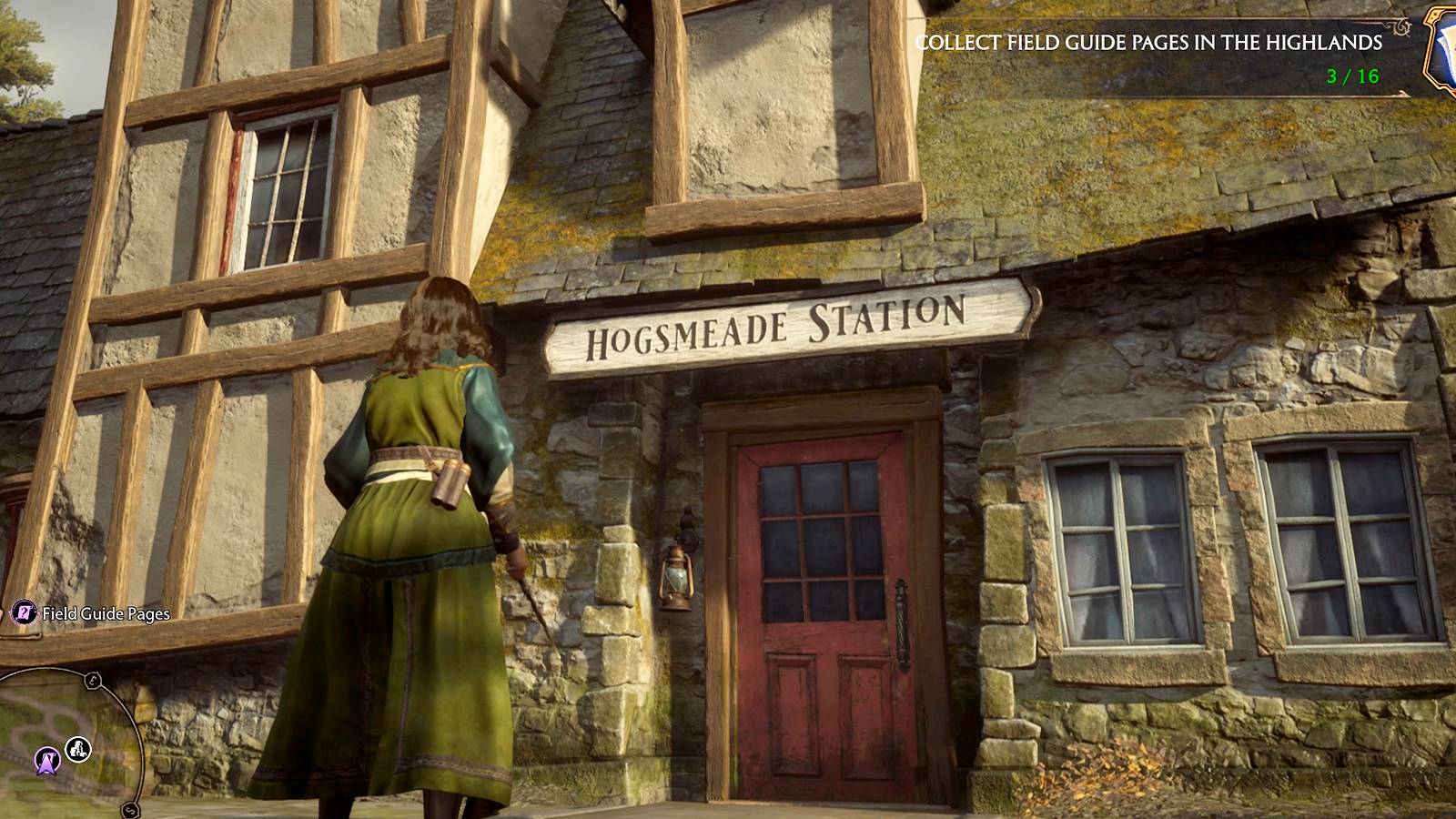The height and width of the screenshot is (819, 1456).
Task: Select the Collect Field Guide Pages quest title
Action: pos(1151,41)
